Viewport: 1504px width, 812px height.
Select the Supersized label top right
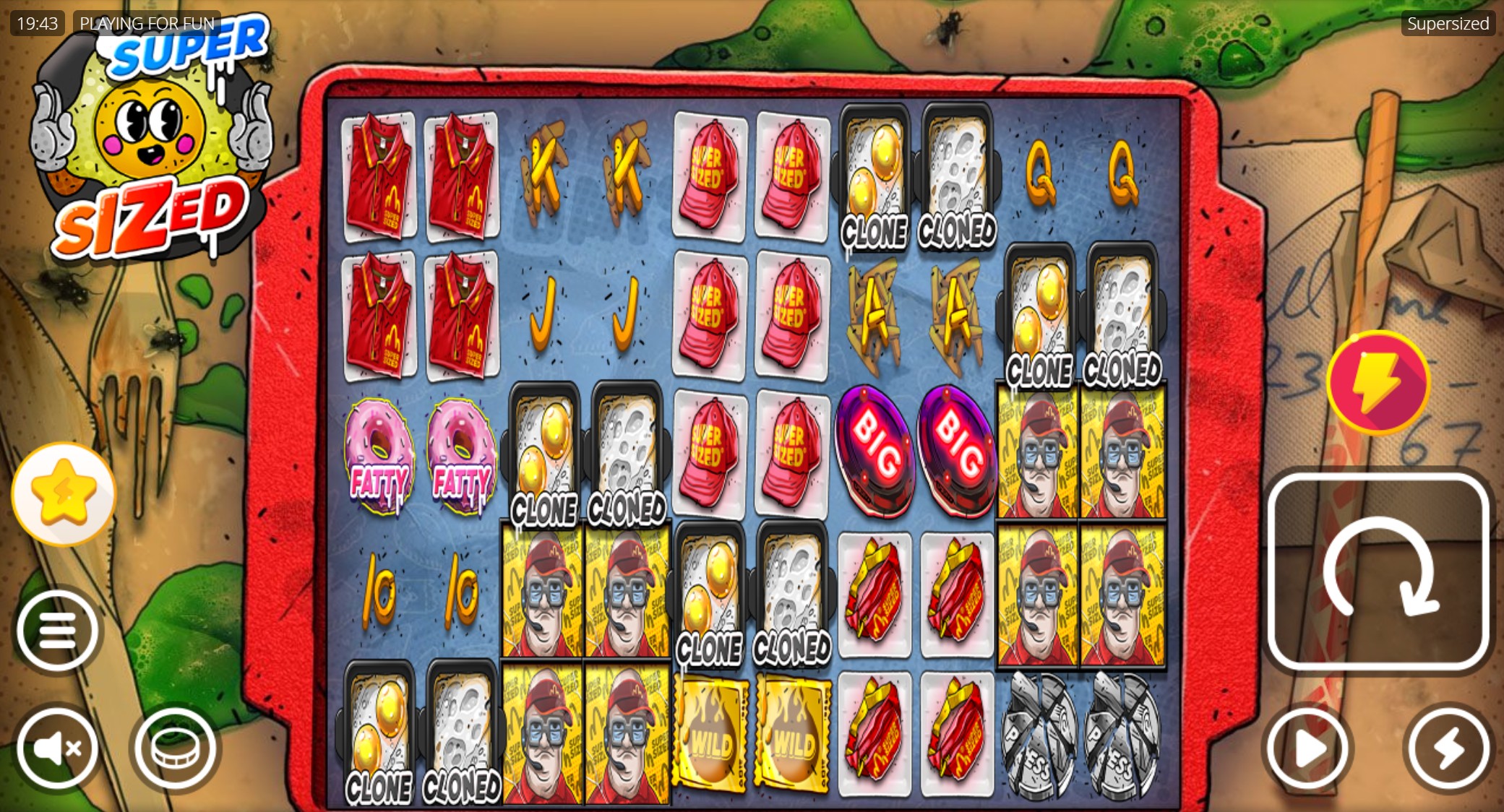pos(1448,23)
